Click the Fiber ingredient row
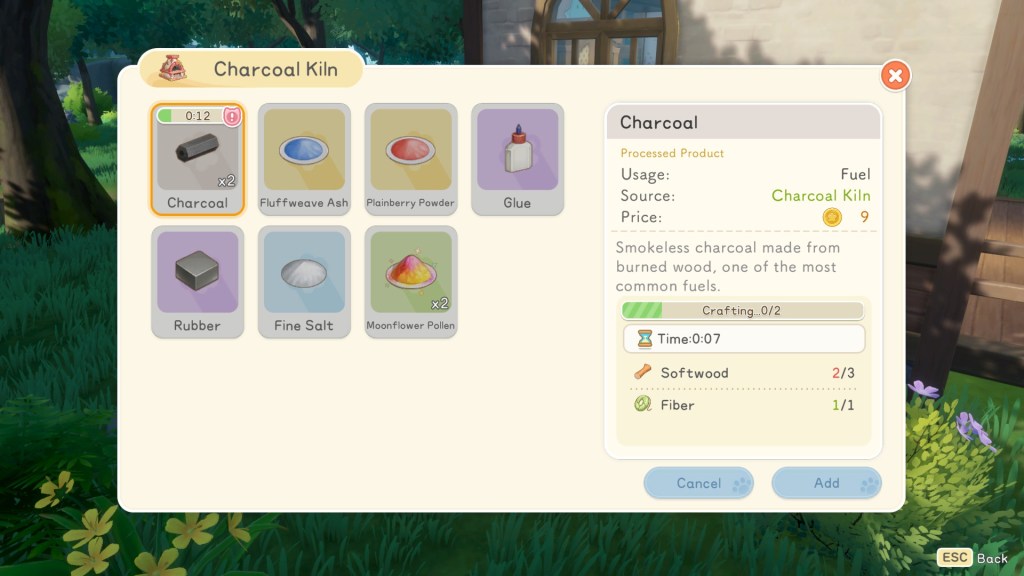Image resolution: width=1024 pixels, height=576 pixels. [743, 405]
